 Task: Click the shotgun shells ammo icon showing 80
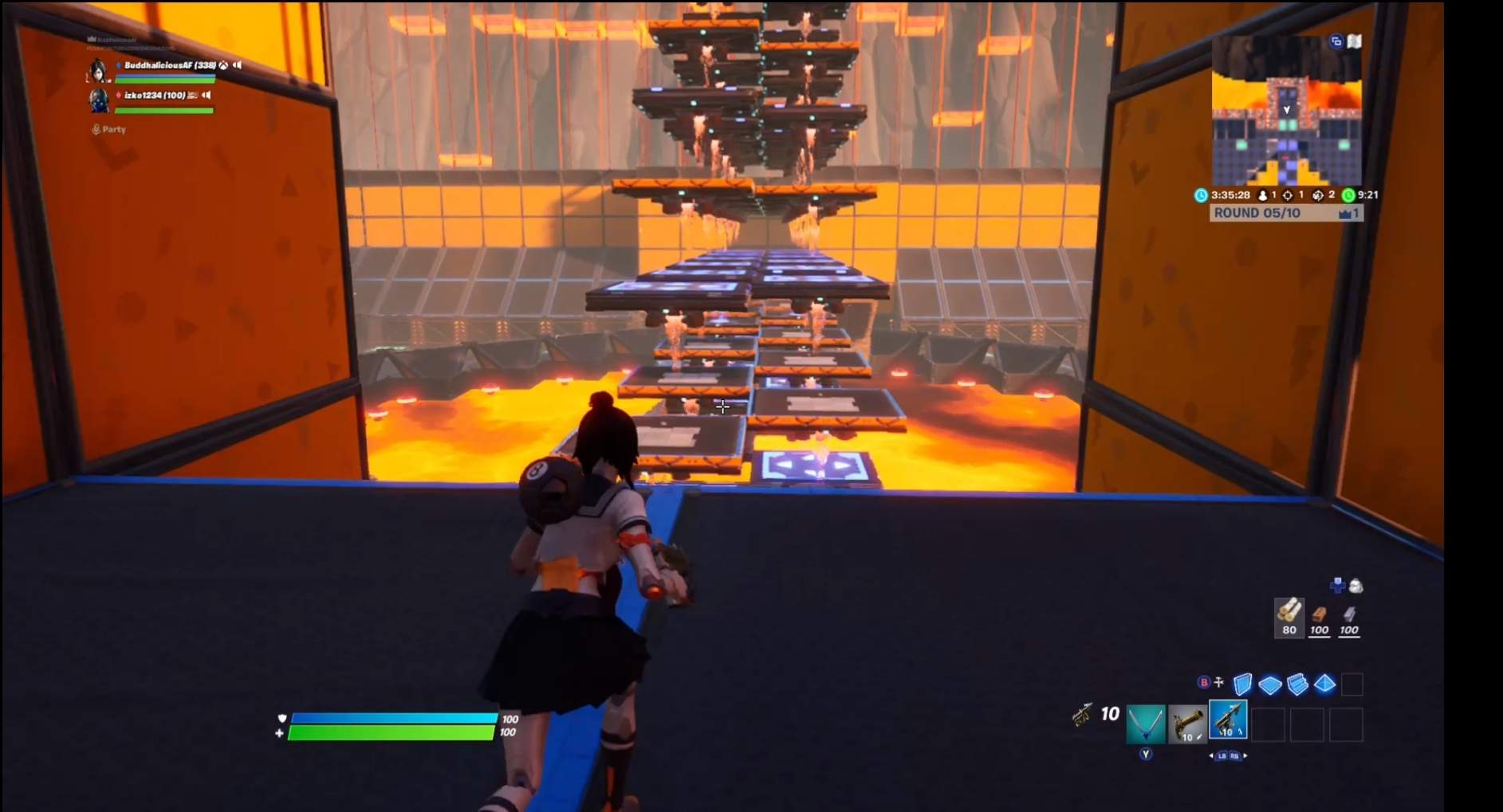coord(1289,618)
